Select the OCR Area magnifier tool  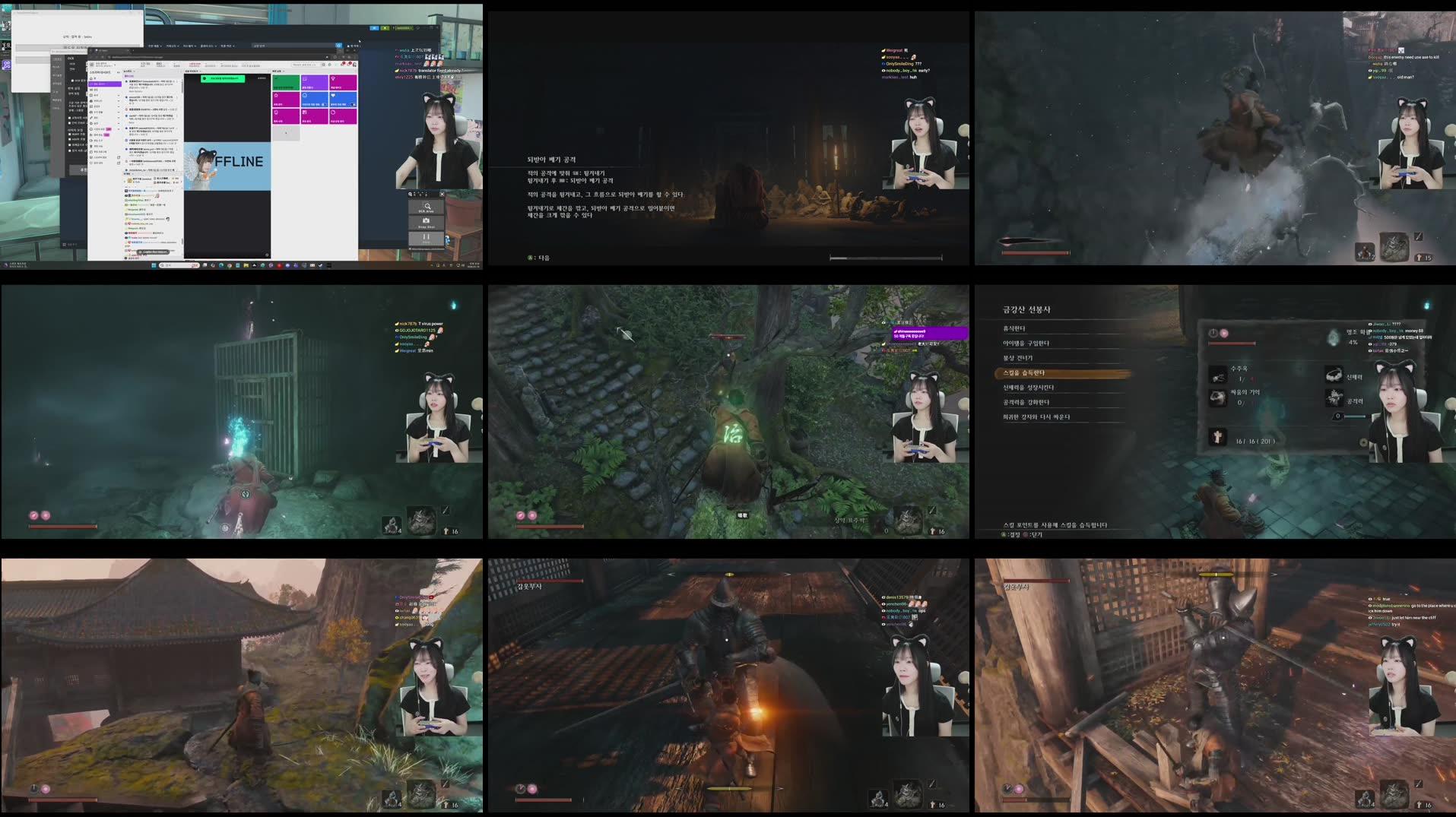(x=428, y=207)
